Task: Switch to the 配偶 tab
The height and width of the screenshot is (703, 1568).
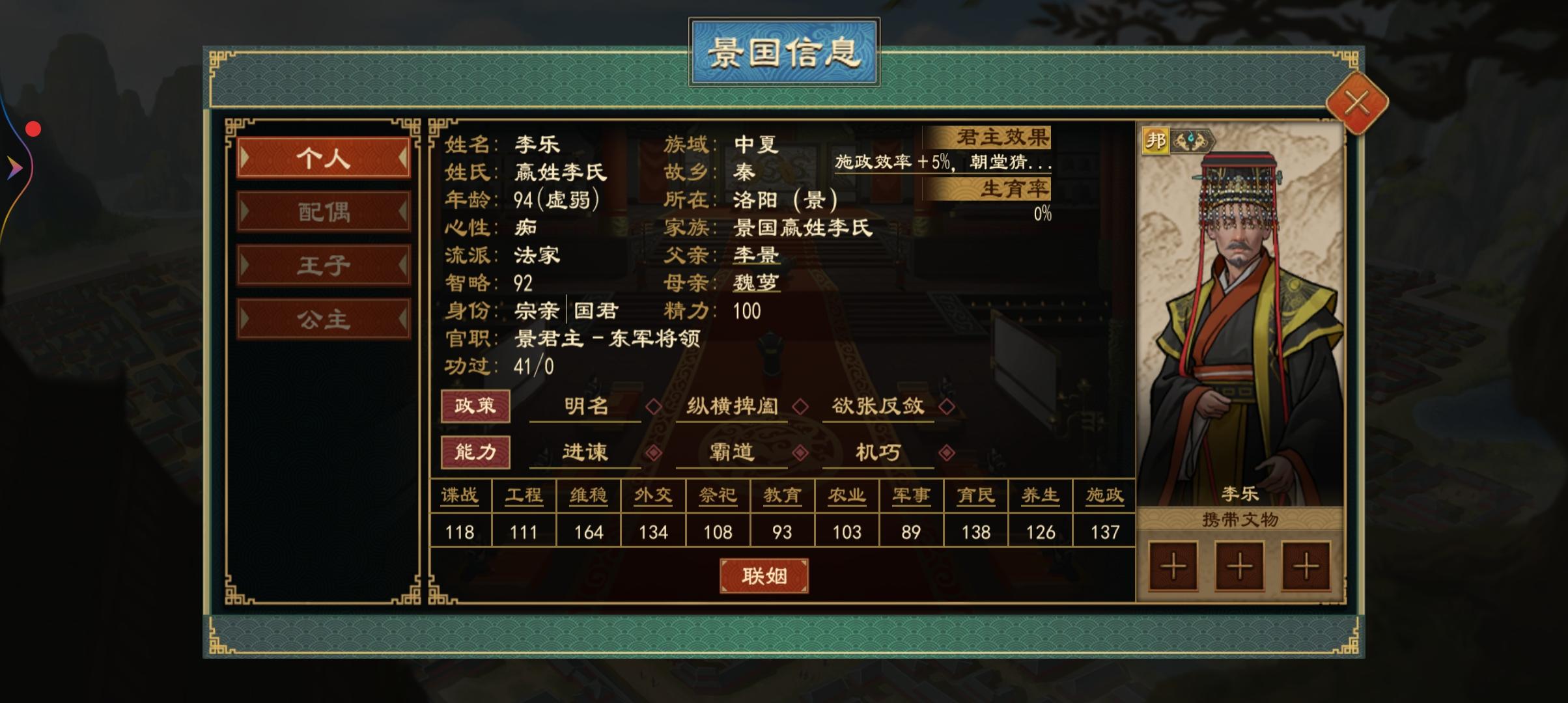Action: (x=324, y=212)
